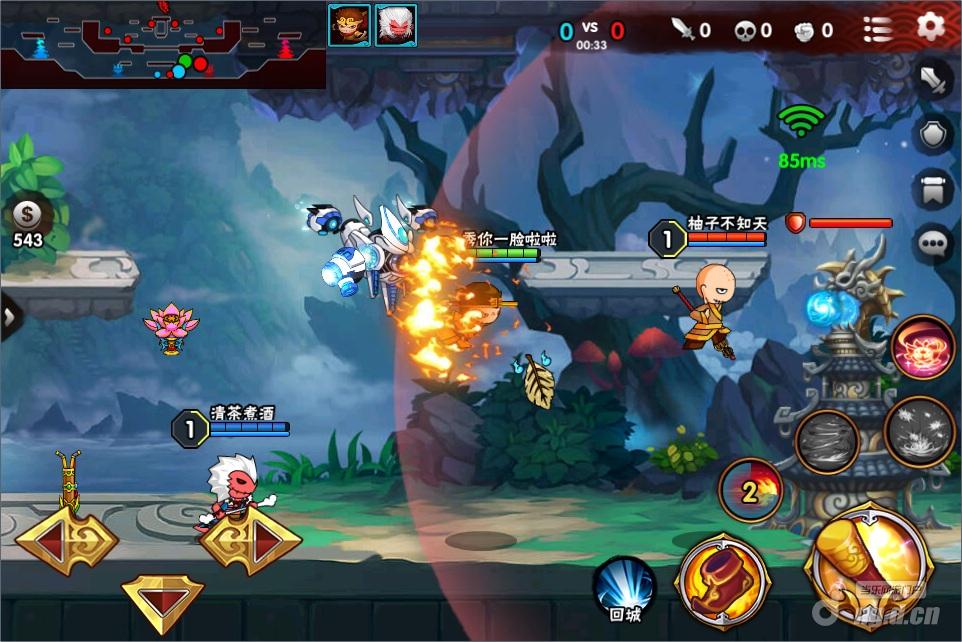This screenshot has width=962, height=642.
Task: Open the chat speech bubble
Action: coord(933,243)
